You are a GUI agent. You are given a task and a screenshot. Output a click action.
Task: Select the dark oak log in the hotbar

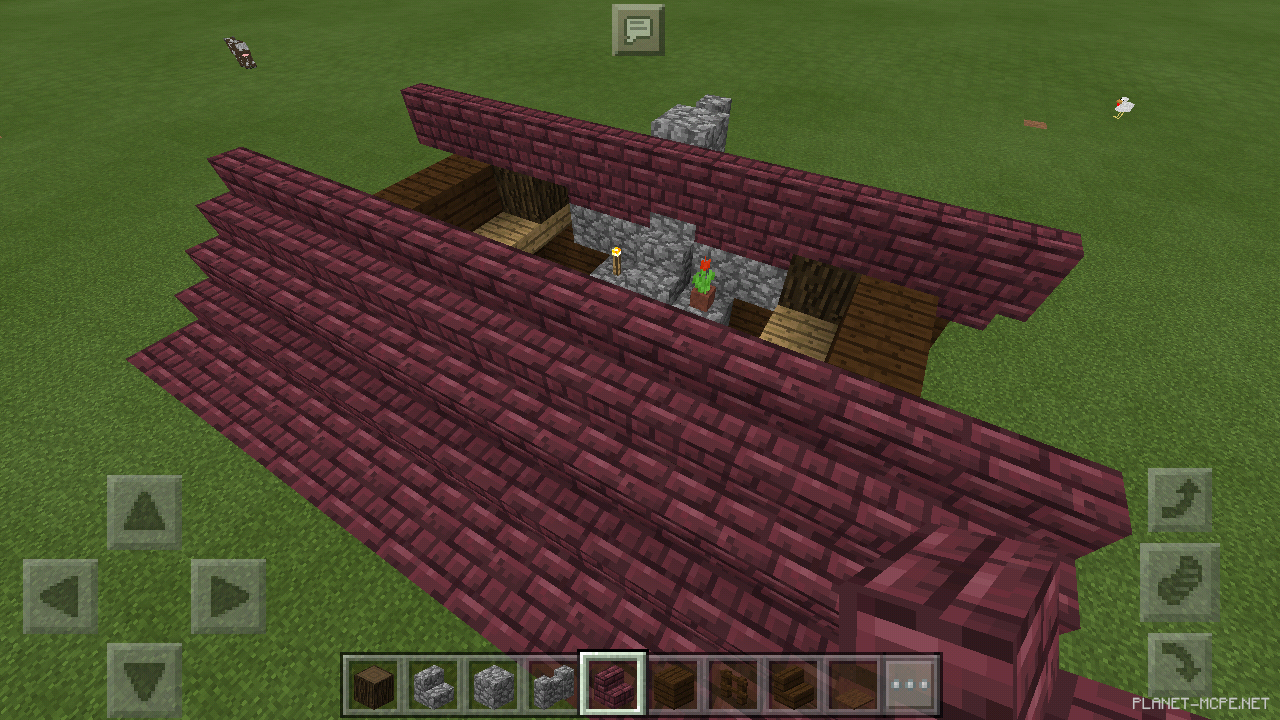[x=372, y=684]
